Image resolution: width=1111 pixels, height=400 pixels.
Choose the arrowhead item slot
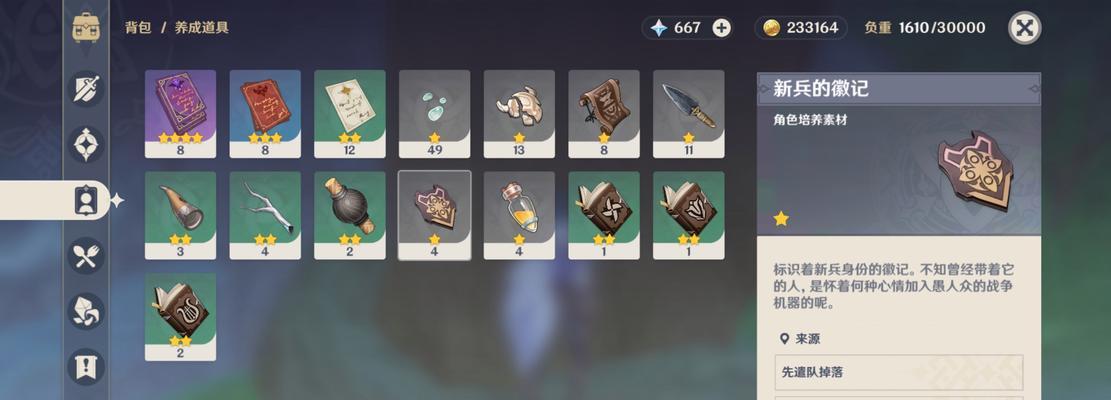point(688,108)
